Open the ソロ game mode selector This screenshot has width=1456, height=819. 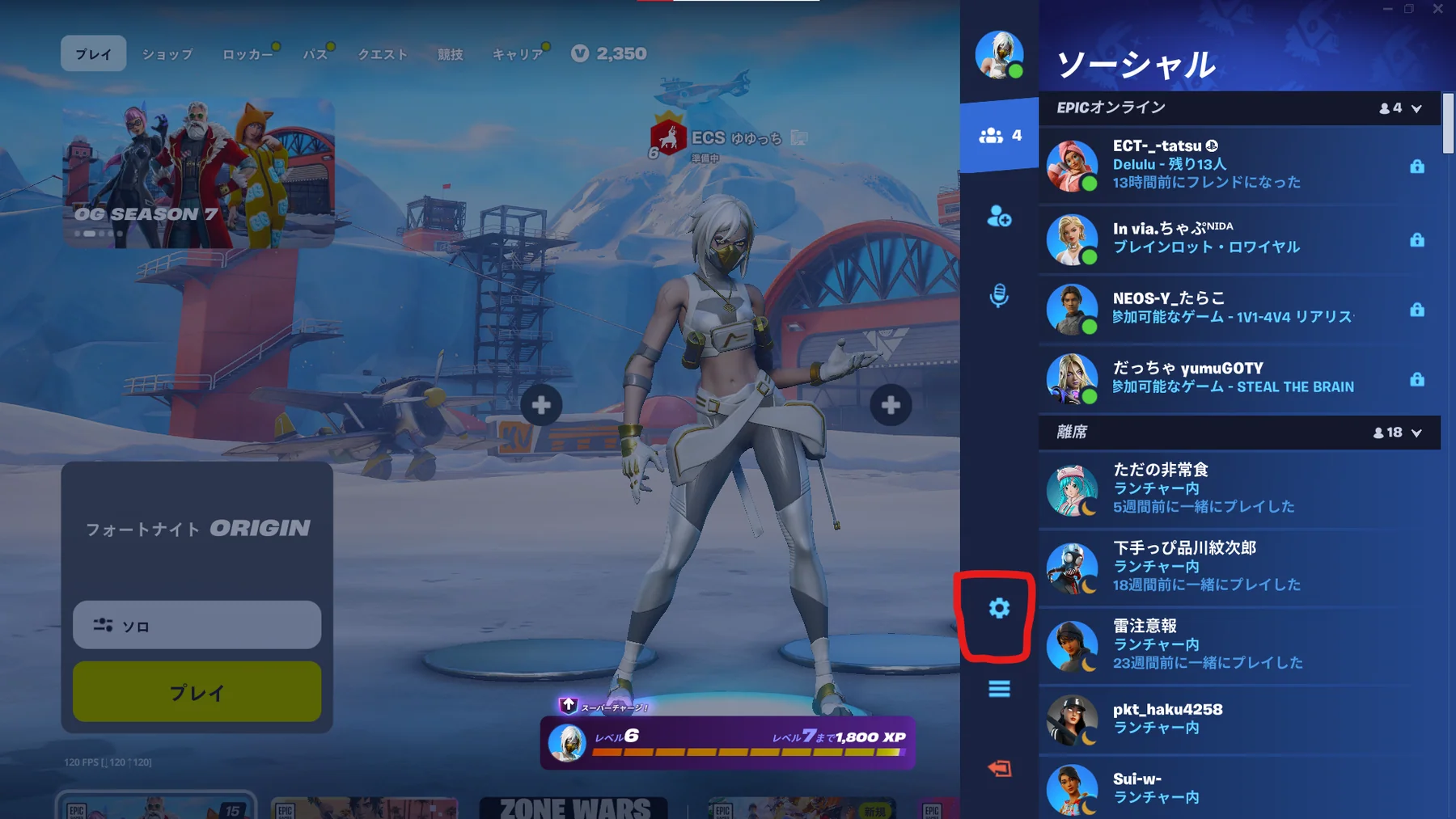click(x=197, y=624)
